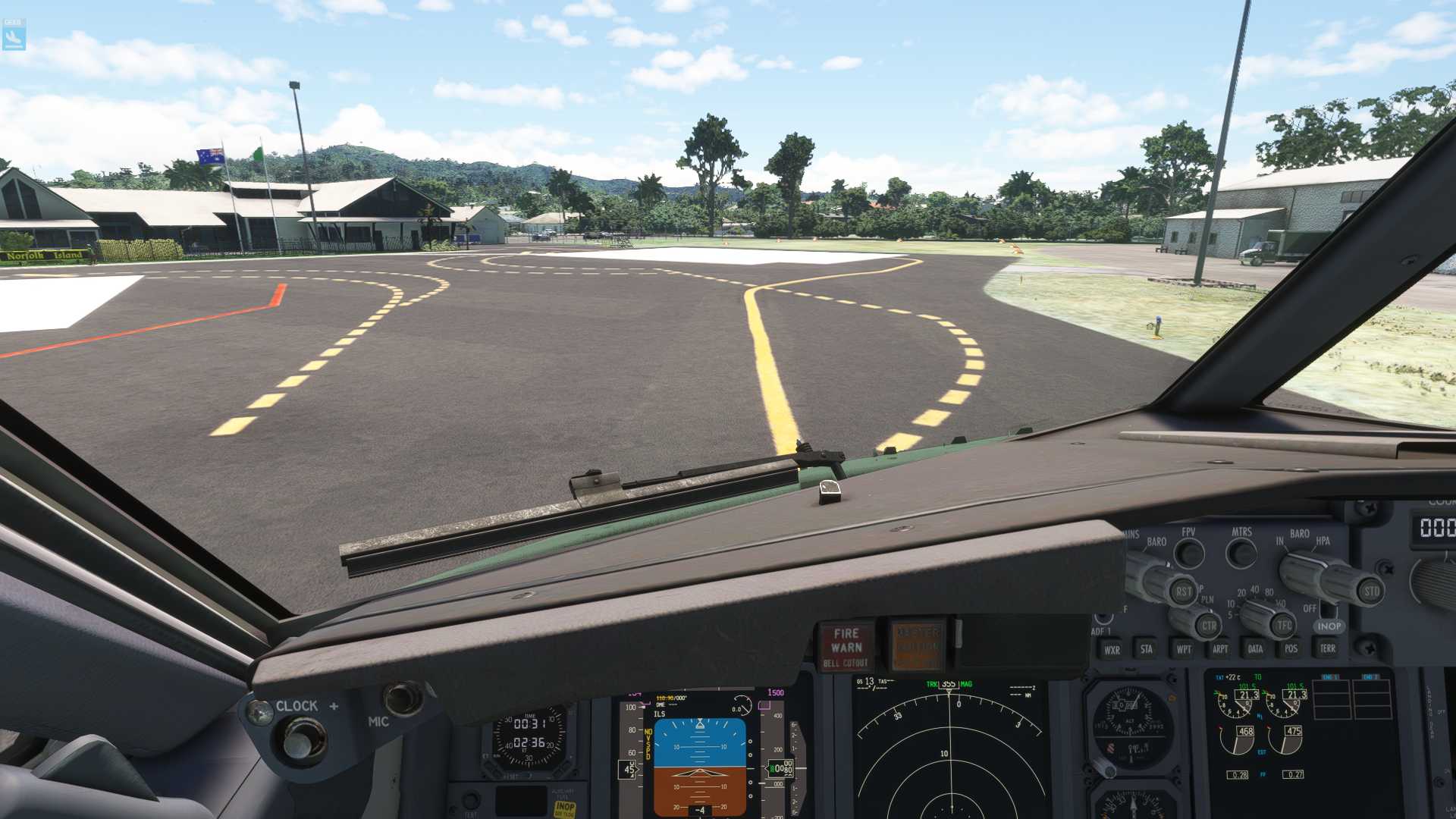Viewport: 1456px width, 819px height.
Task: Select the STA station display button
Action: [1147, 649]
